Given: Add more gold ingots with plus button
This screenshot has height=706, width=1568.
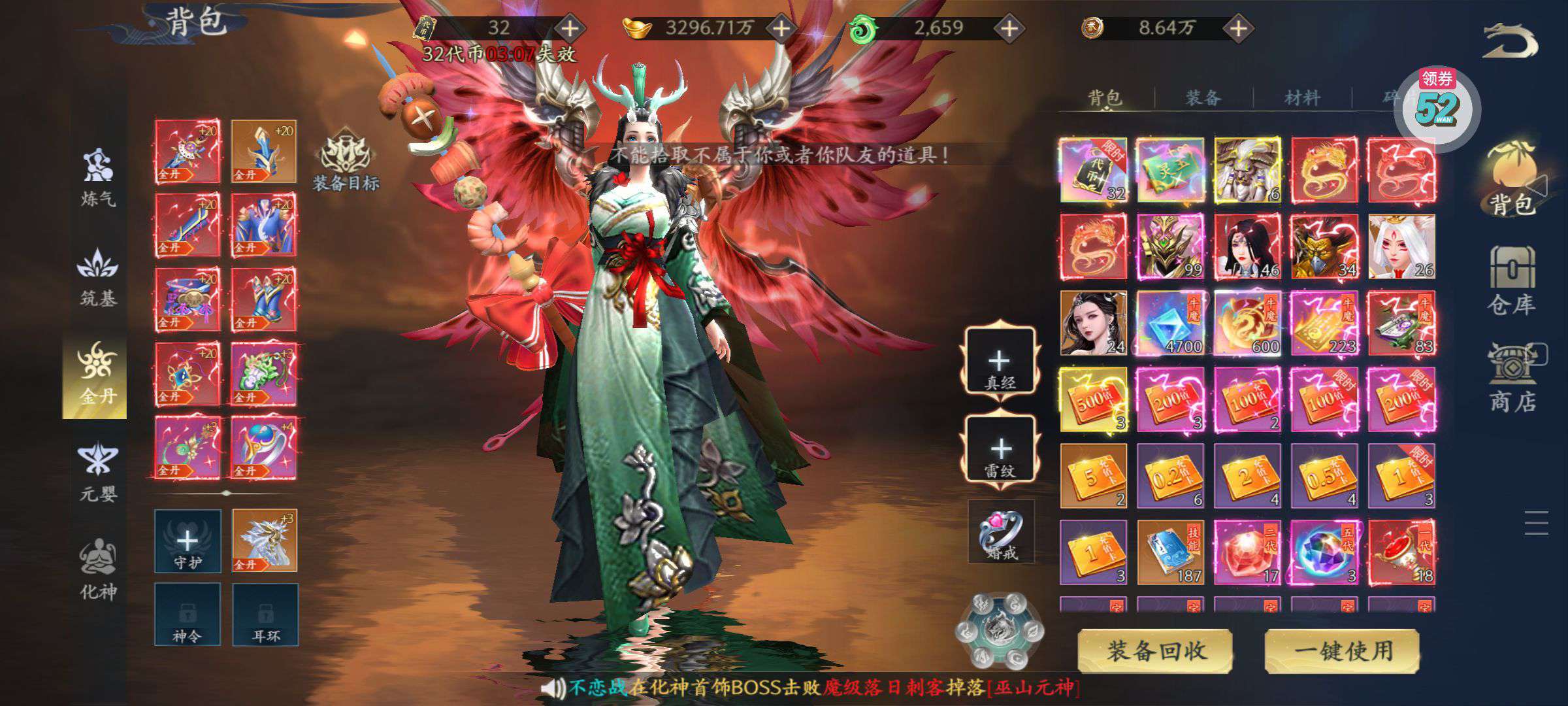Looking at the screenshot, I should pyautogui.click(x=781, y=28).
